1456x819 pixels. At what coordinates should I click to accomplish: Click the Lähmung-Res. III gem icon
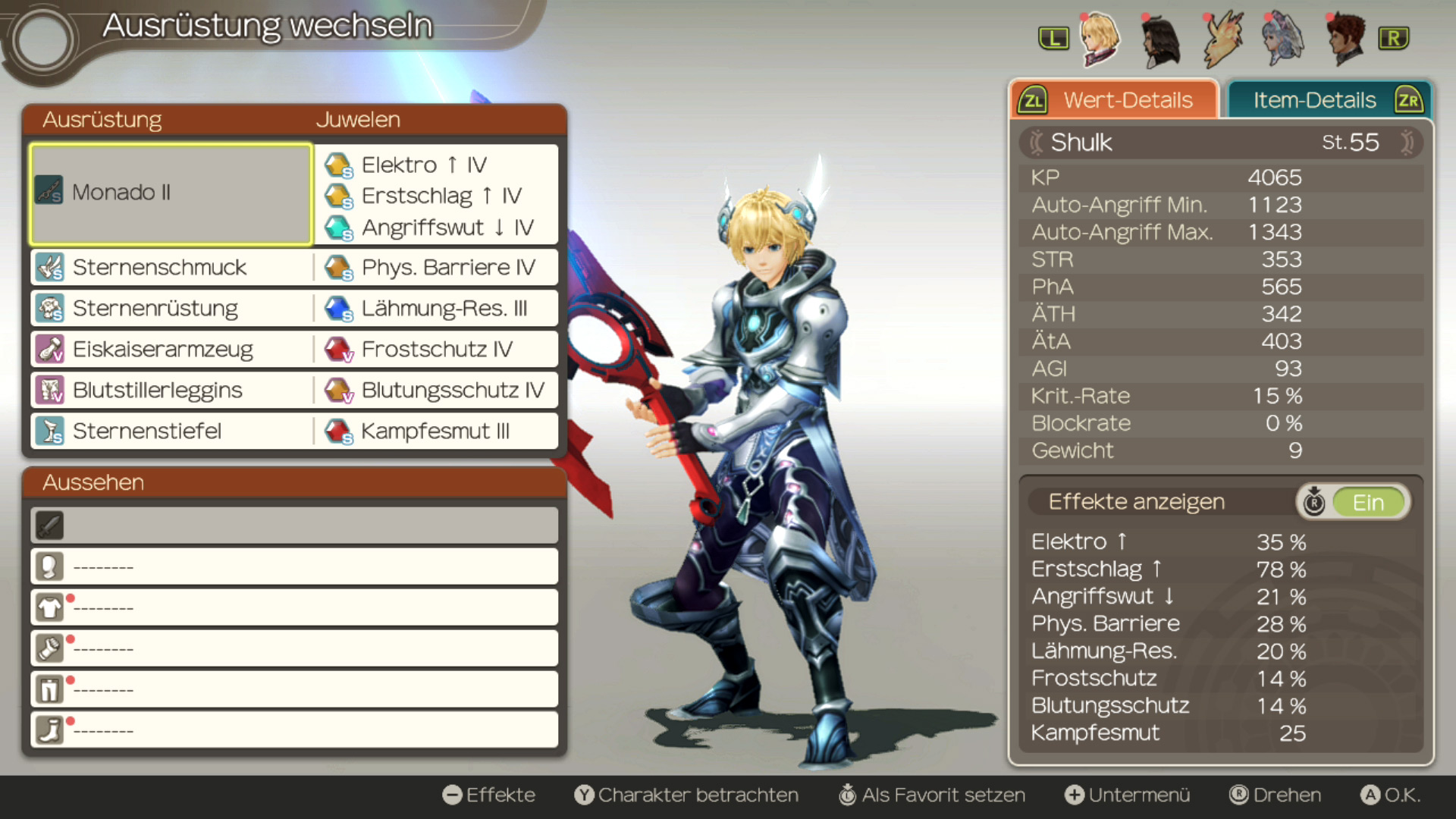pyautogui.click(x=340, y=308)
